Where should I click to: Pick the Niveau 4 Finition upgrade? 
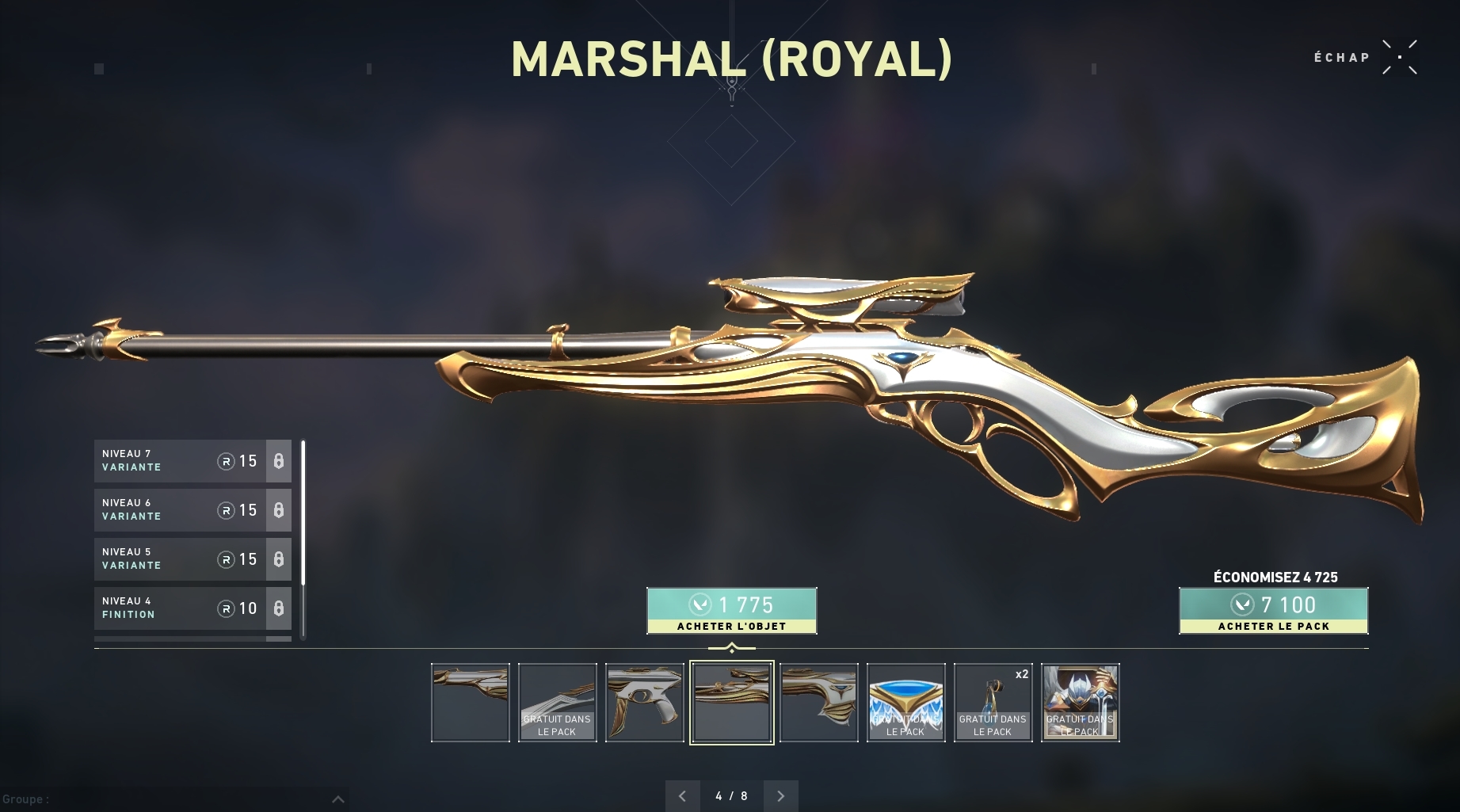pyautogui.click(x=192, y=608)
